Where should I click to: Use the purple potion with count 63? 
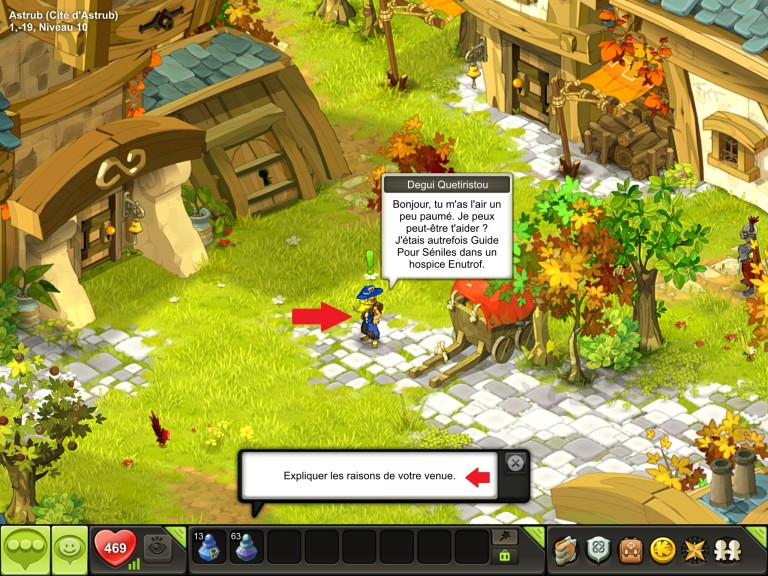(x=247, y=548)
